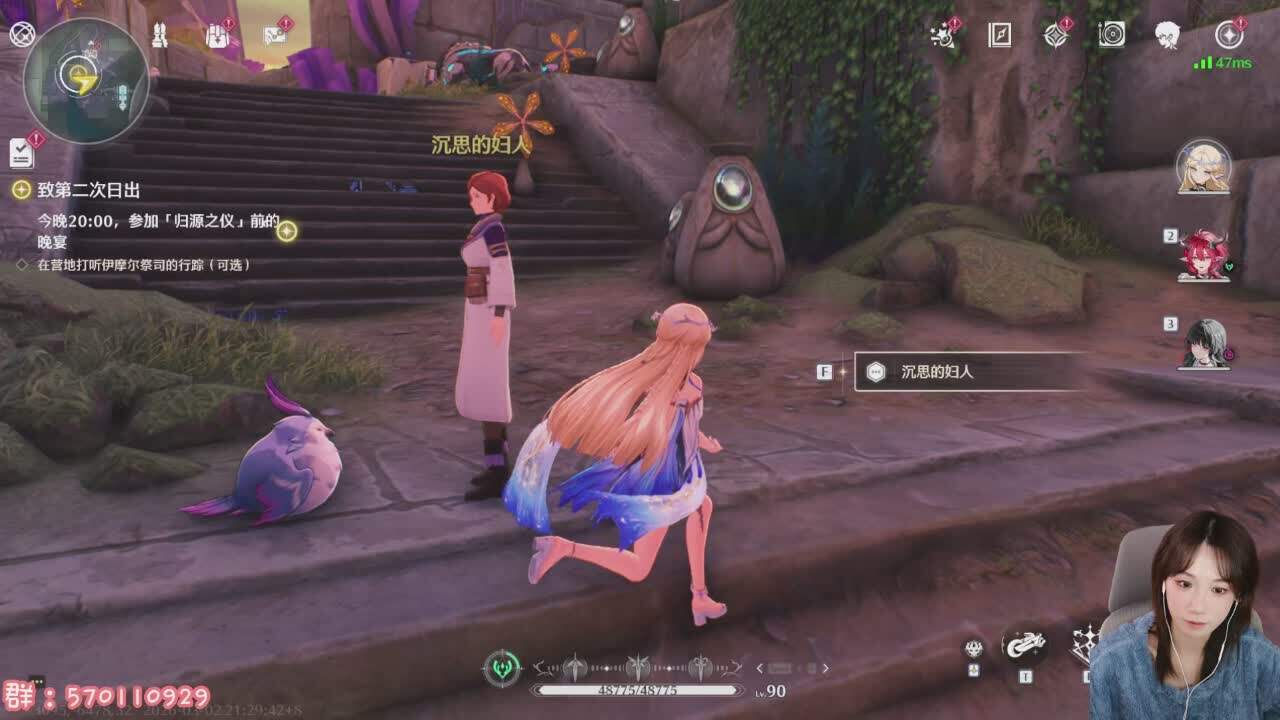Switch to the blonde character portrait
The image size is (1280, 720).
click(1203, 167)
